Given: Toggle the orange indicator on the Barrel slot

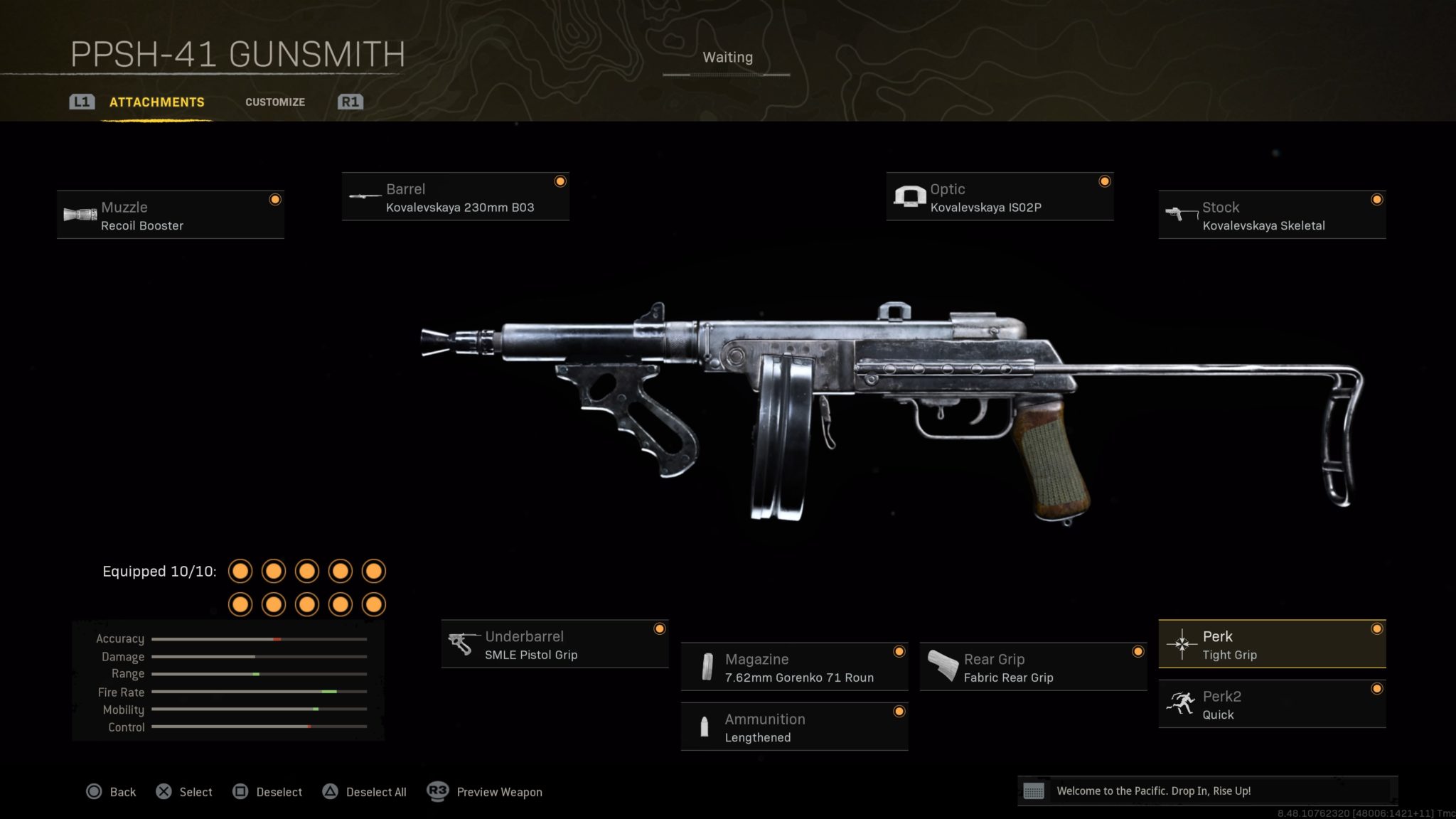Looking at the screenshot, I should [x=560, y=181].
